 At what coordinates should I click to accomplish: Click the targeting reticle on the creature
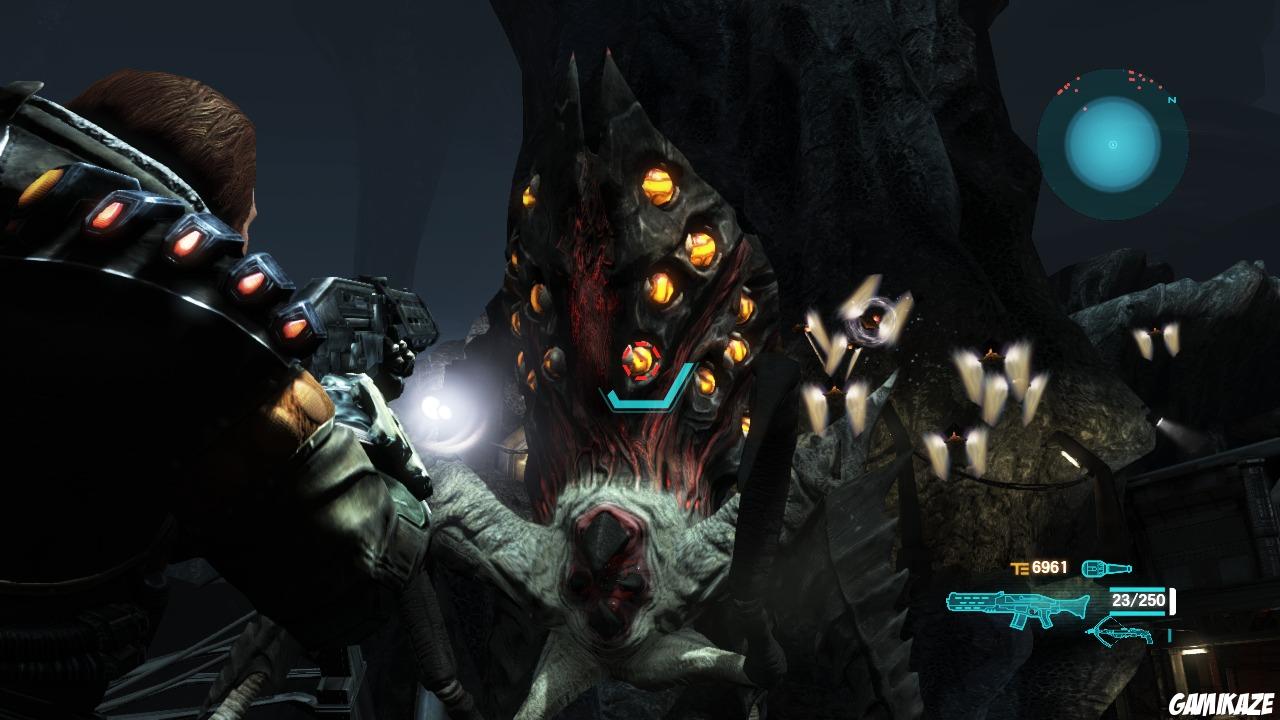640,362
